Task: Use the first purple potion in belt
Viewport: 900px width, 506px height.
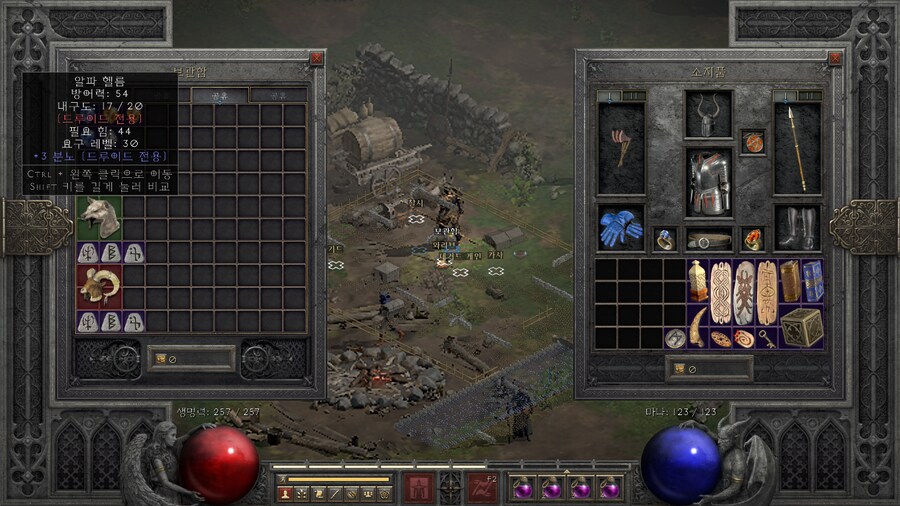Action: click(522, 488)
